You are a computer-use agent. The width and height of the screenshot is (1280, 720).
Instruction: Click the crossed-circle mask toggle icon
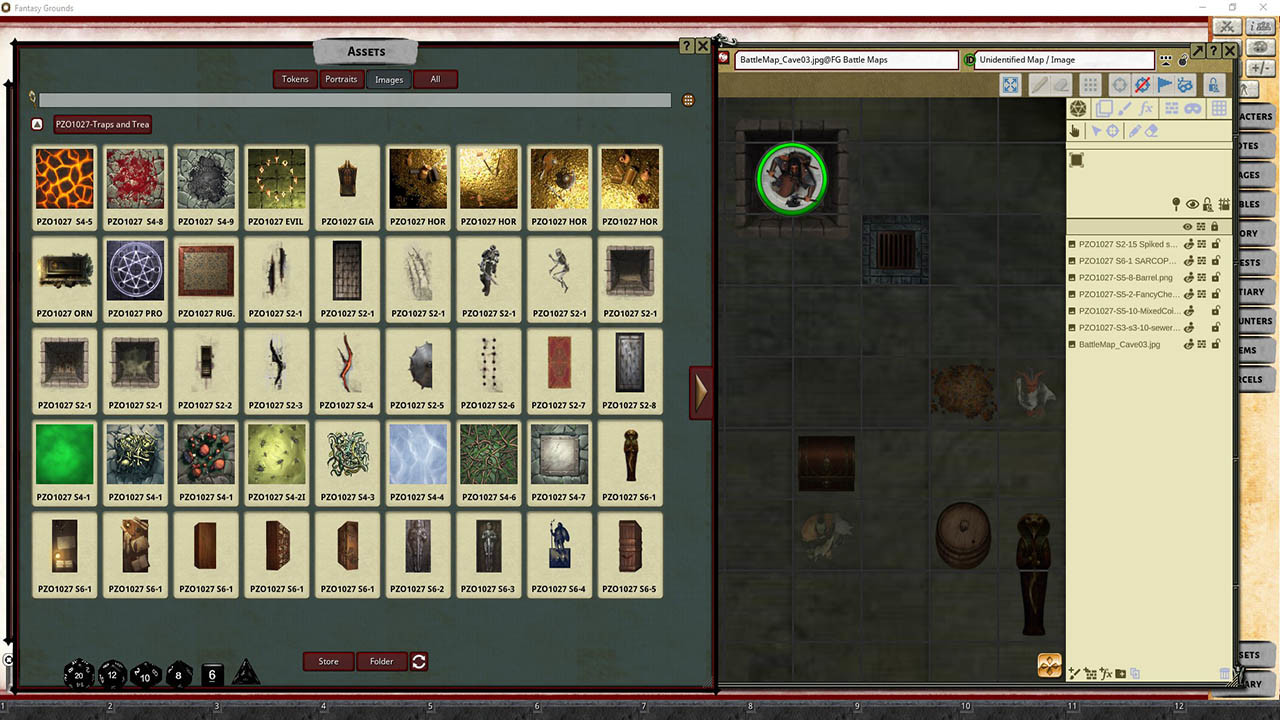(1141, 85)
